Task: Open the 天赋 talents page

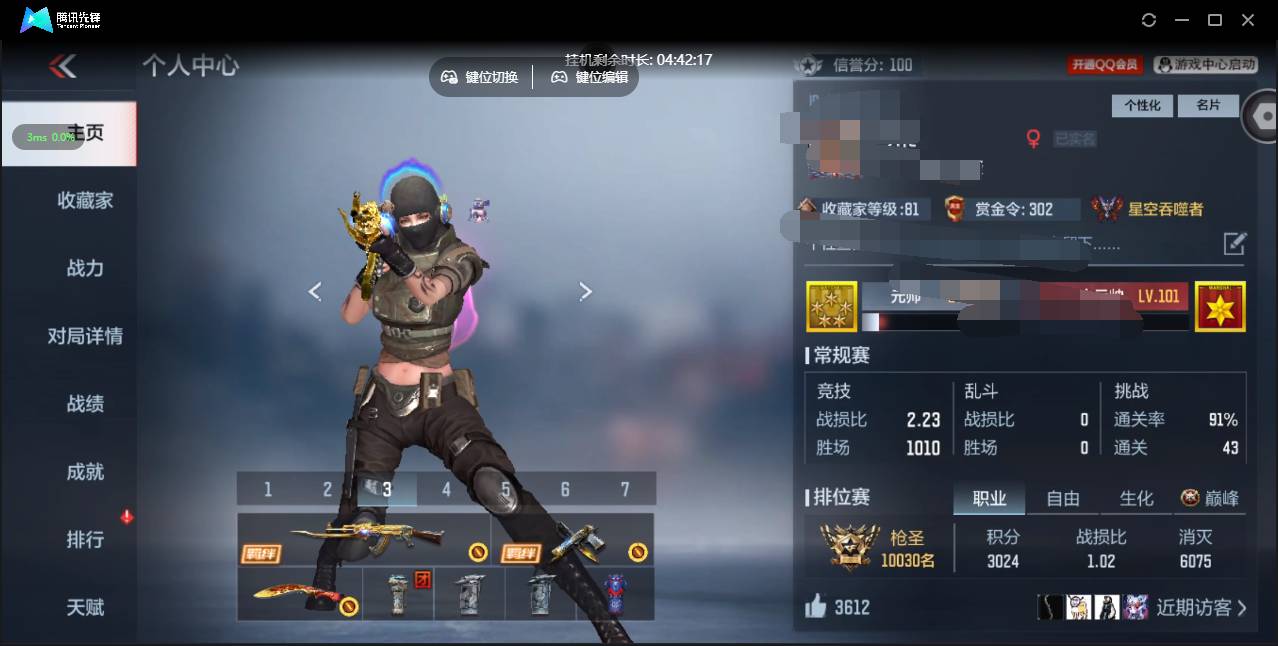Action: [85, 607]
